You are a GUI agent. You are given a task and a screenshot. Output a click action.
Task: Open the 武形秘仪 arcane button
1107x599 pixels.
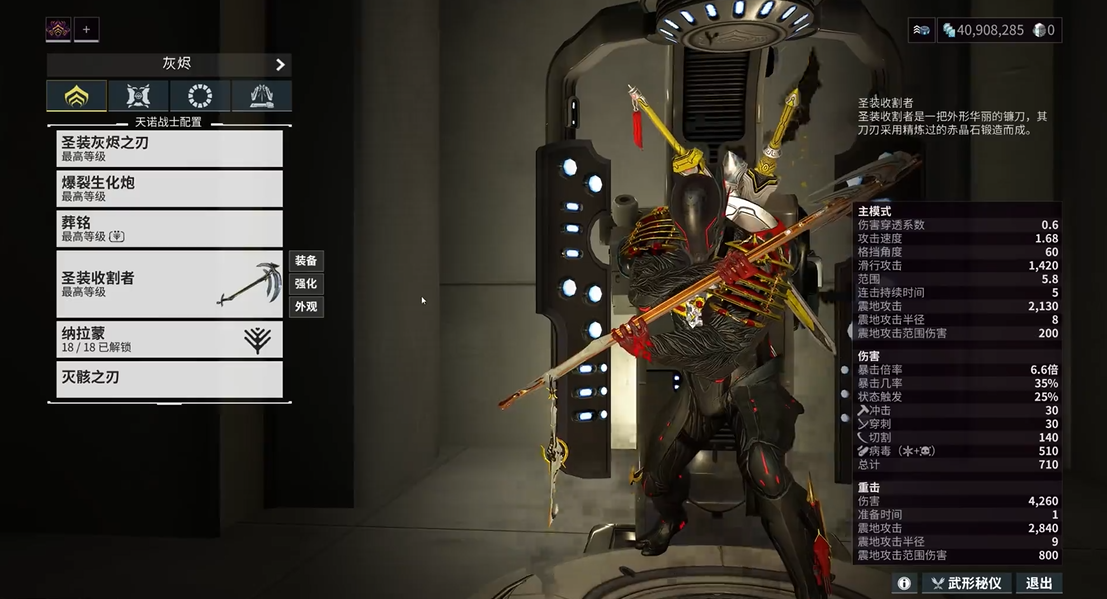(x=966, y=583)
